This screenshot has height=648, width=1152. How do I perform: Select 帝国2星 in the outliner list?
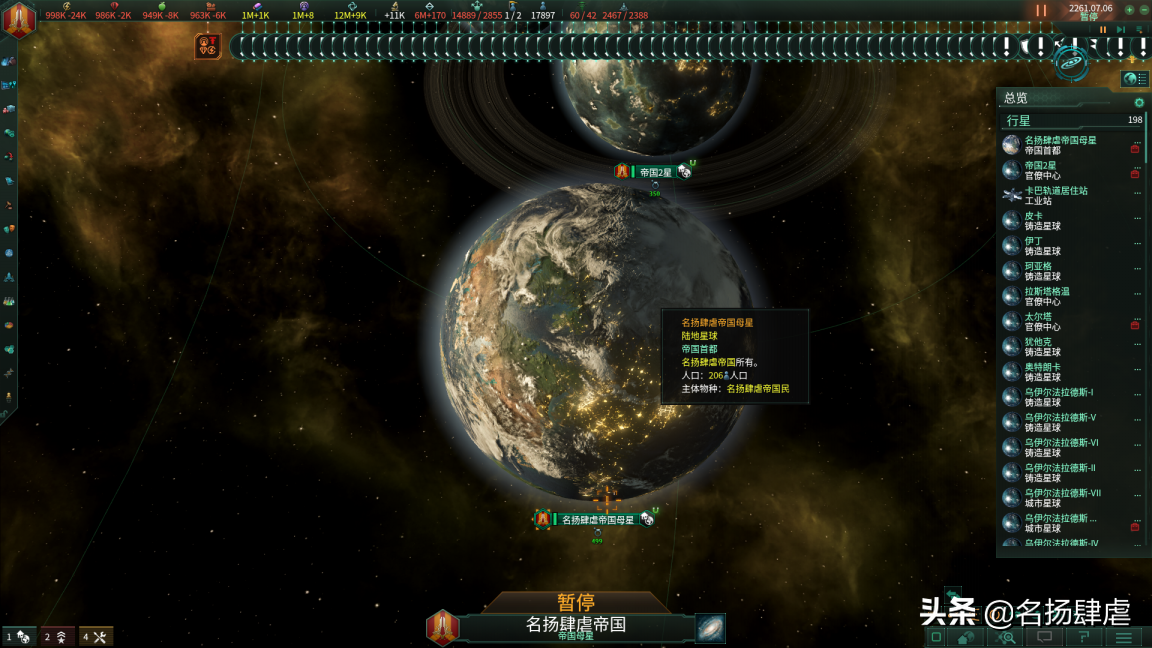[1040, 170]
